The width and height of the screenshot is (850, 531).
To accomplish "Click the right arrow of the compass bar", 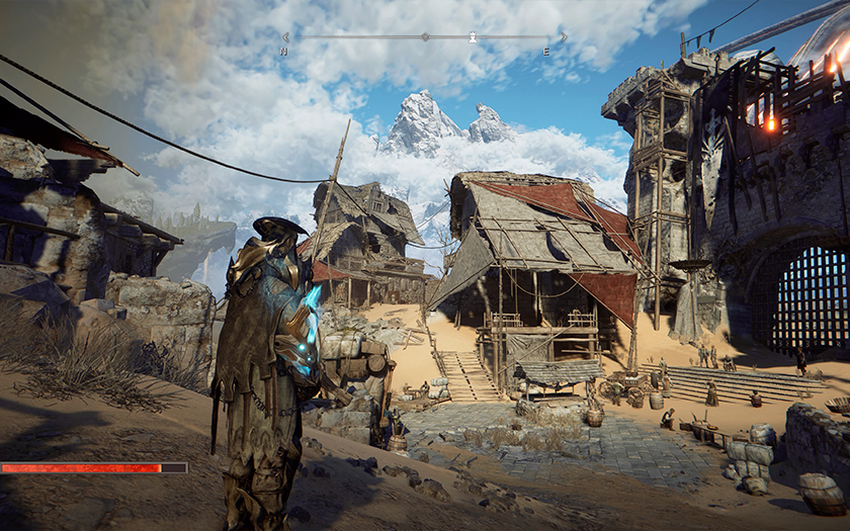I will [x=563, y=37].
